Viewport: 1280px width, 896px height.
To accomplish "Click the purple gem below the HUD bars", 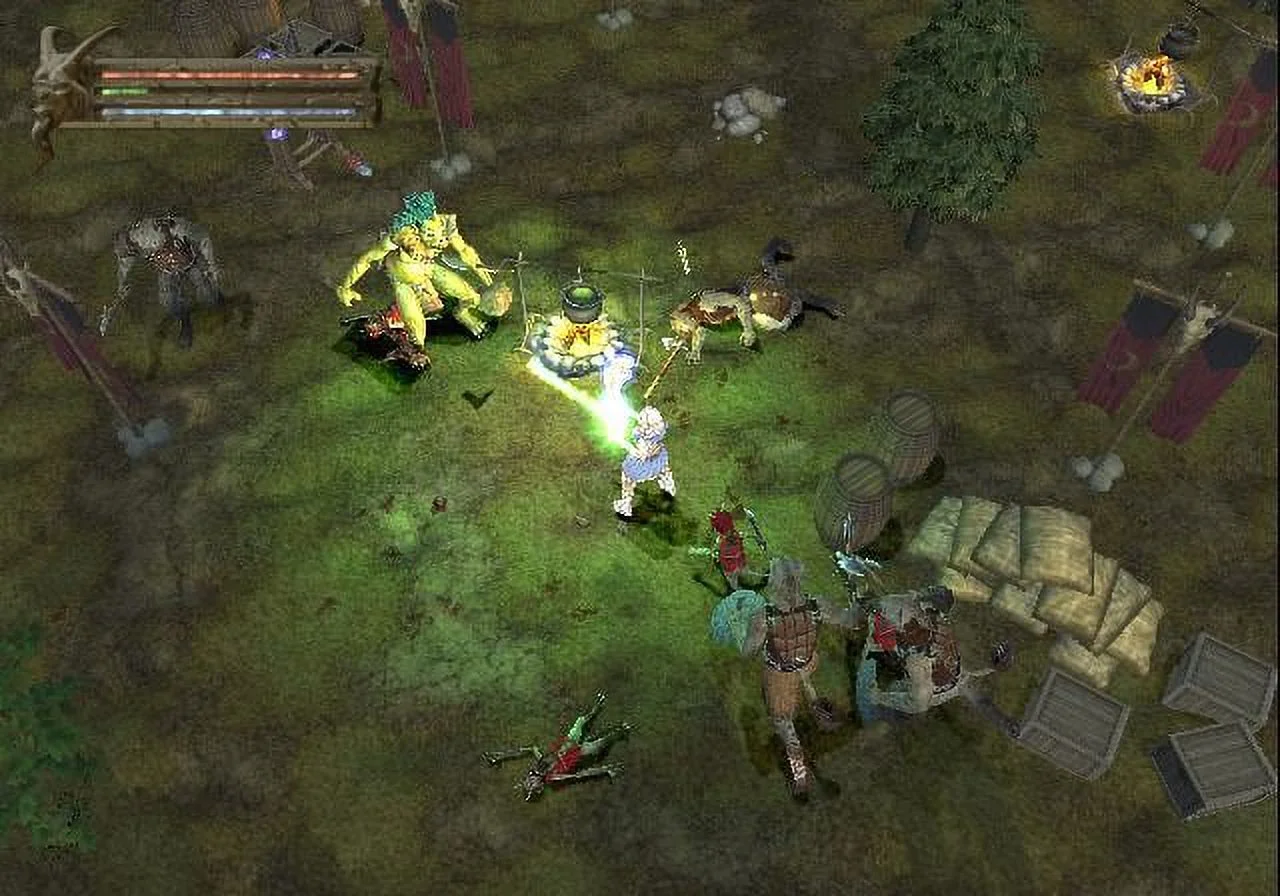I will tap(275, 133).
